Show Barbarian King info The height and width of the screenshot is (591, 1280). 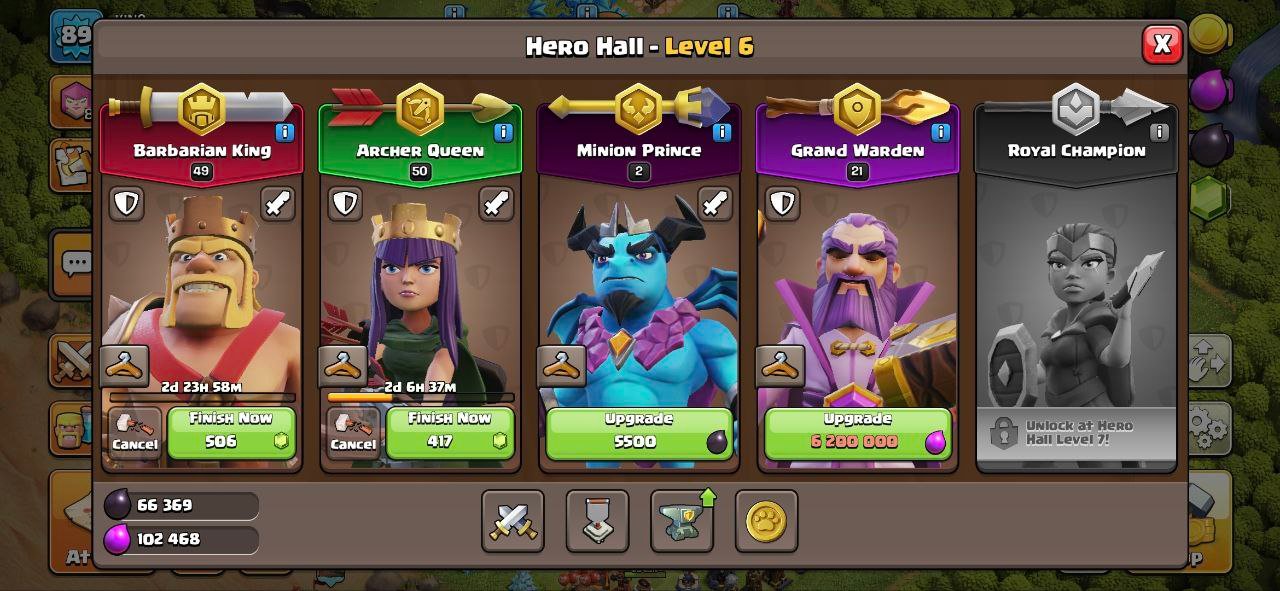(x=284, y=132)
